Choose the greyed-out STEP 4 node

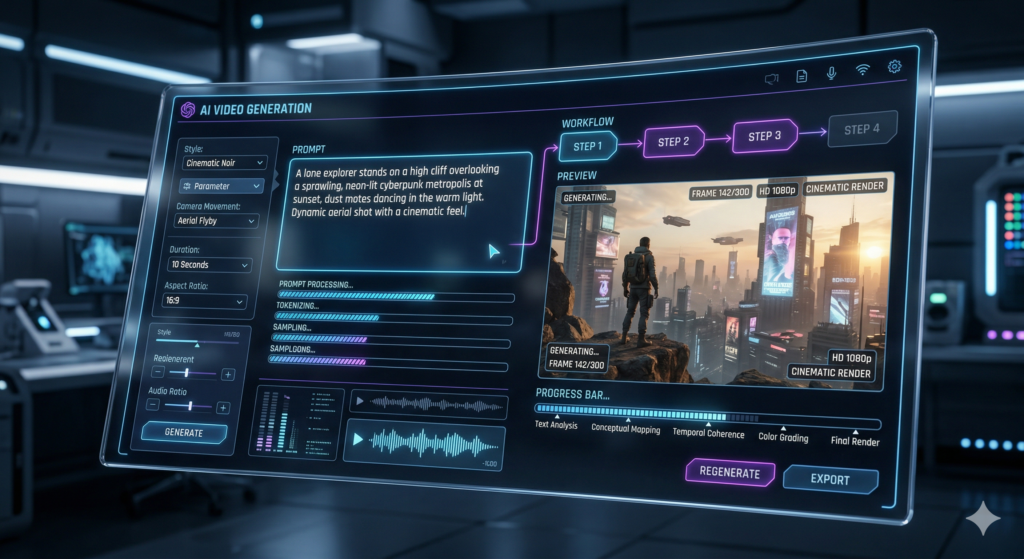tap(862, 129)
